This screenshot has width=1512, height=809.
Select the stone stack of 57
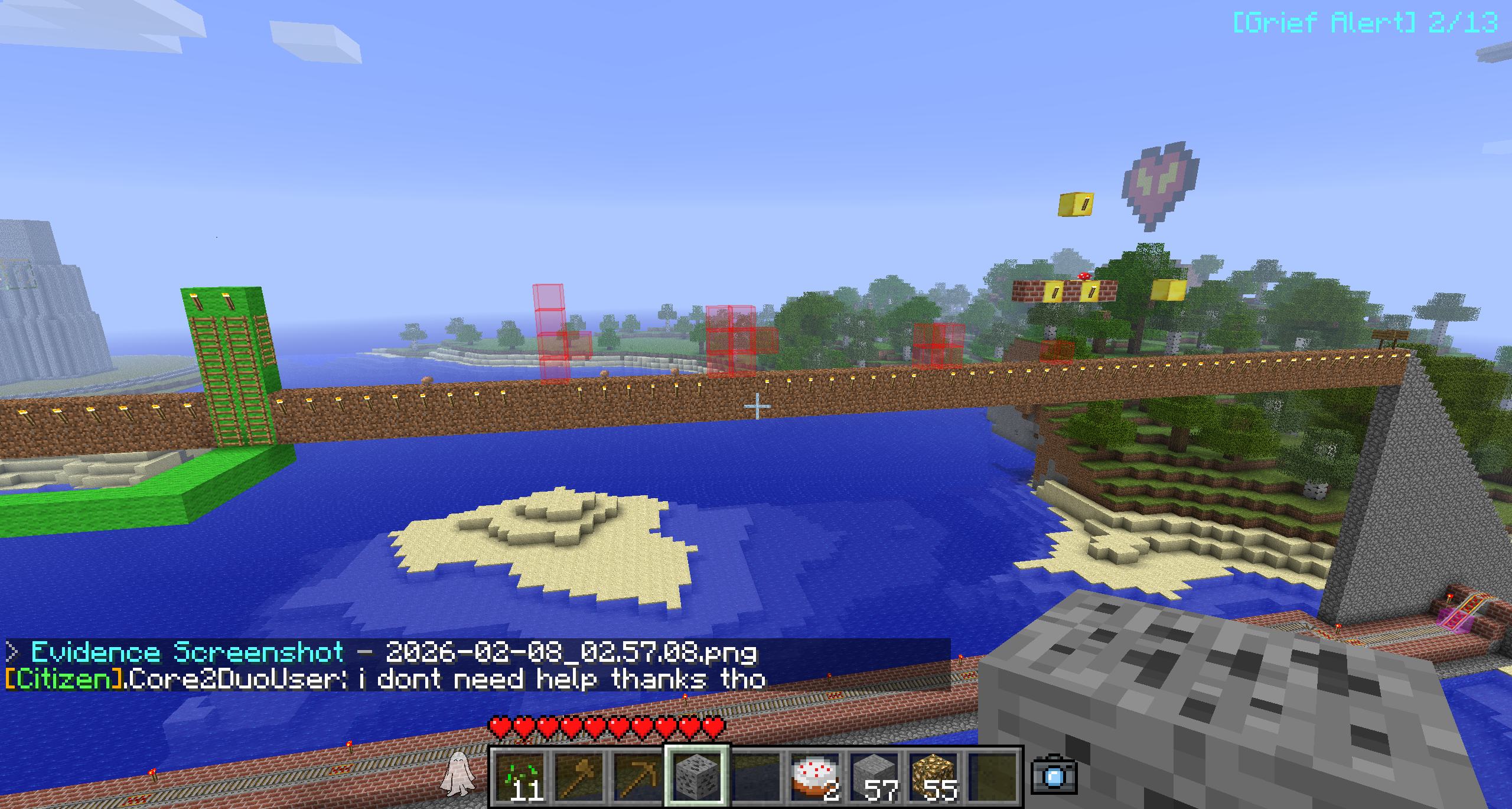(875, 776)
